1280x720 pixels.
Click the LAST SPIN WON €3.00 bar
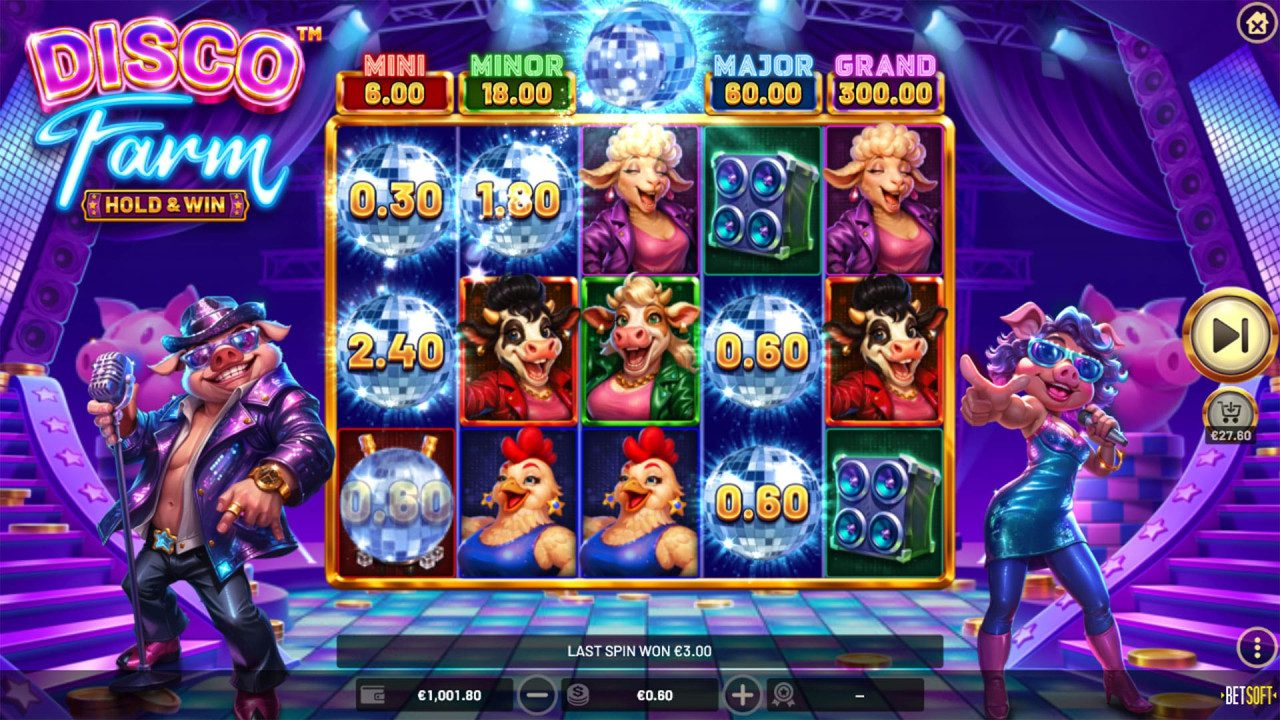(640, 648)
